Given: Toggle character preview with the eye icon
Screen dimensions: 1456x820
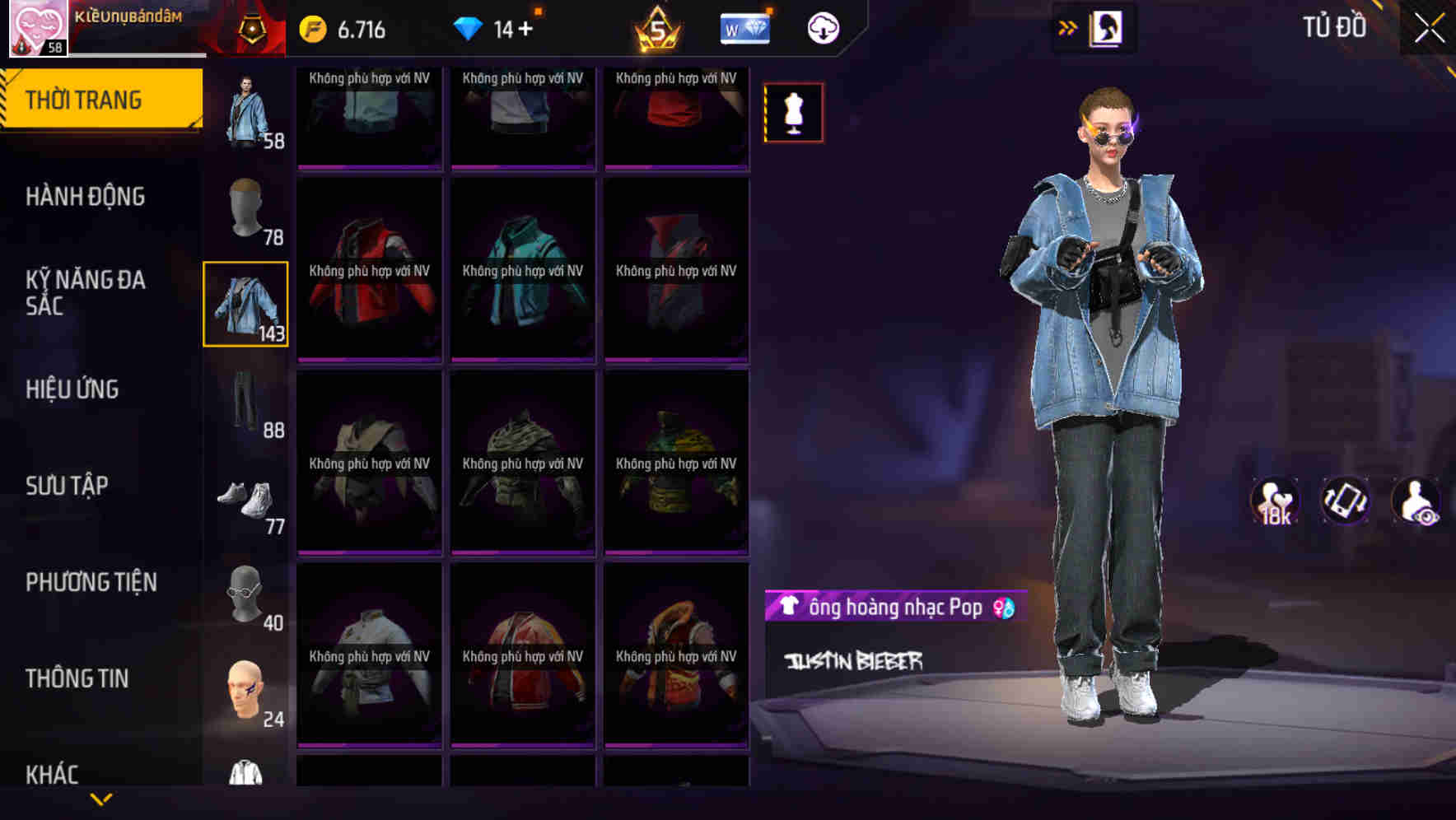Looking at the screenshot, I should [x=1415, y=502].
